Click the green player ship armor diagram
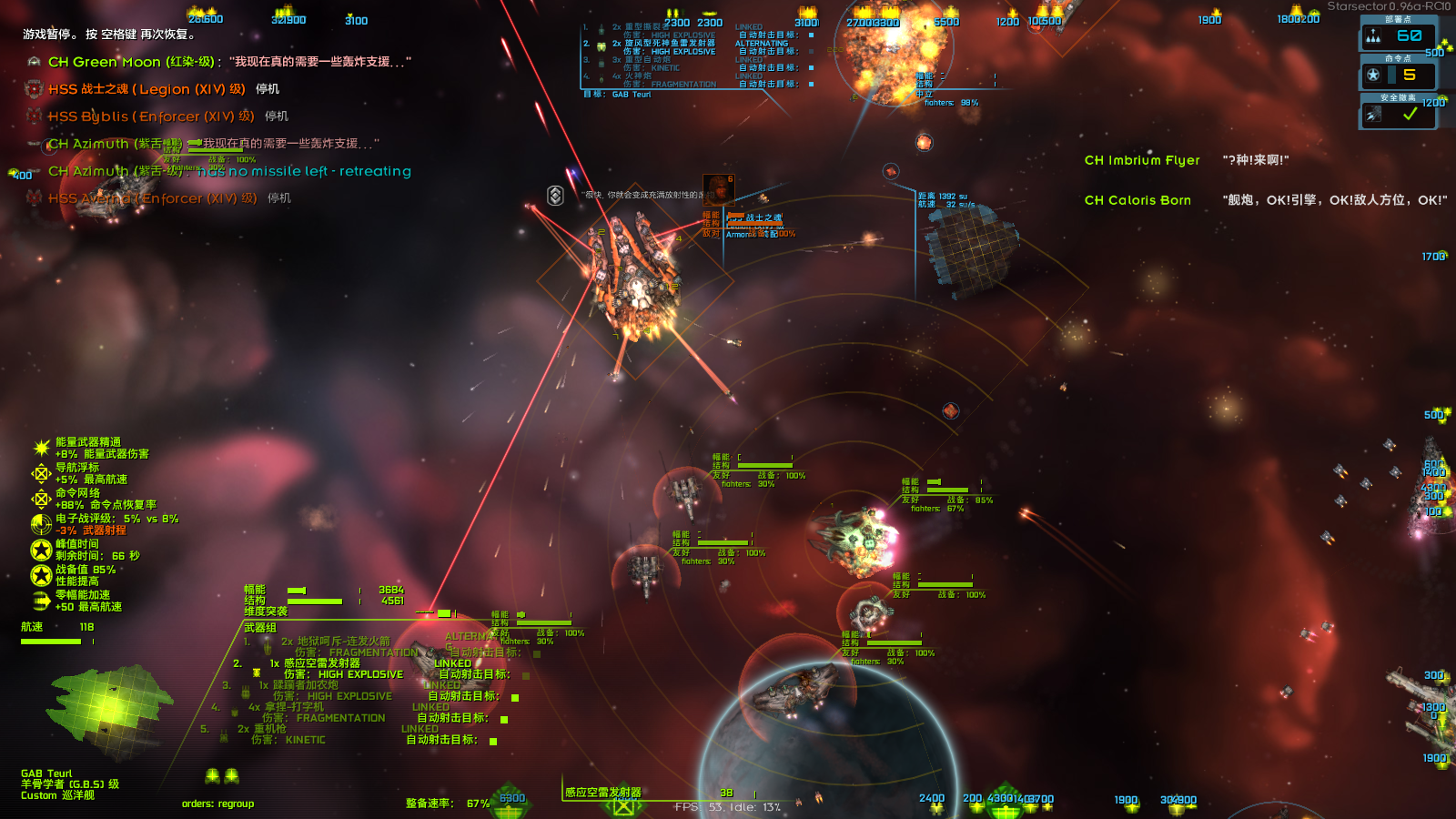This screenshot has height=819, width=1456. (x=109, y=712)
